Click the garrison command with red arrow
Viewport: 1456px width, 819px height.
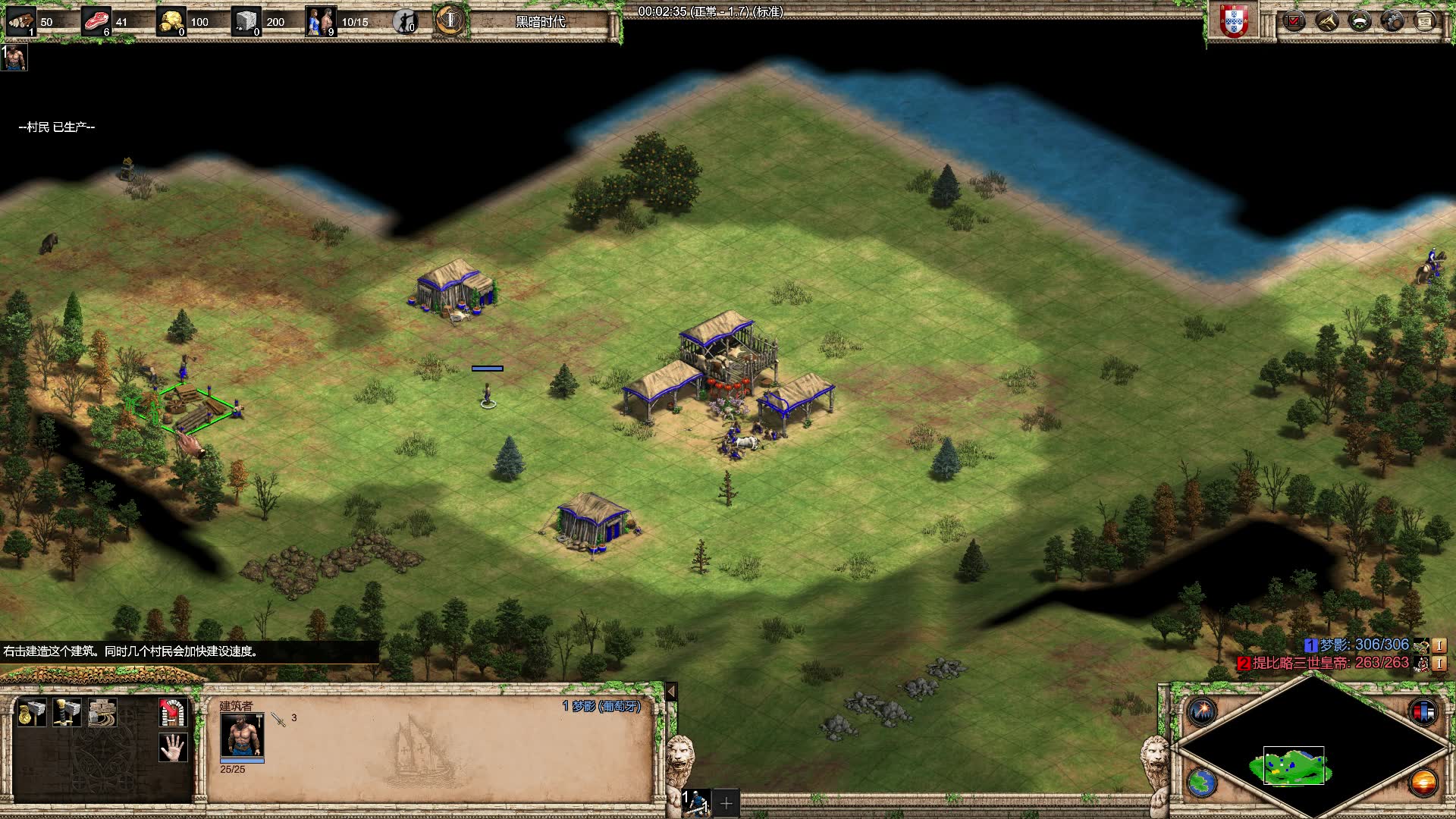tap(173, 713)
